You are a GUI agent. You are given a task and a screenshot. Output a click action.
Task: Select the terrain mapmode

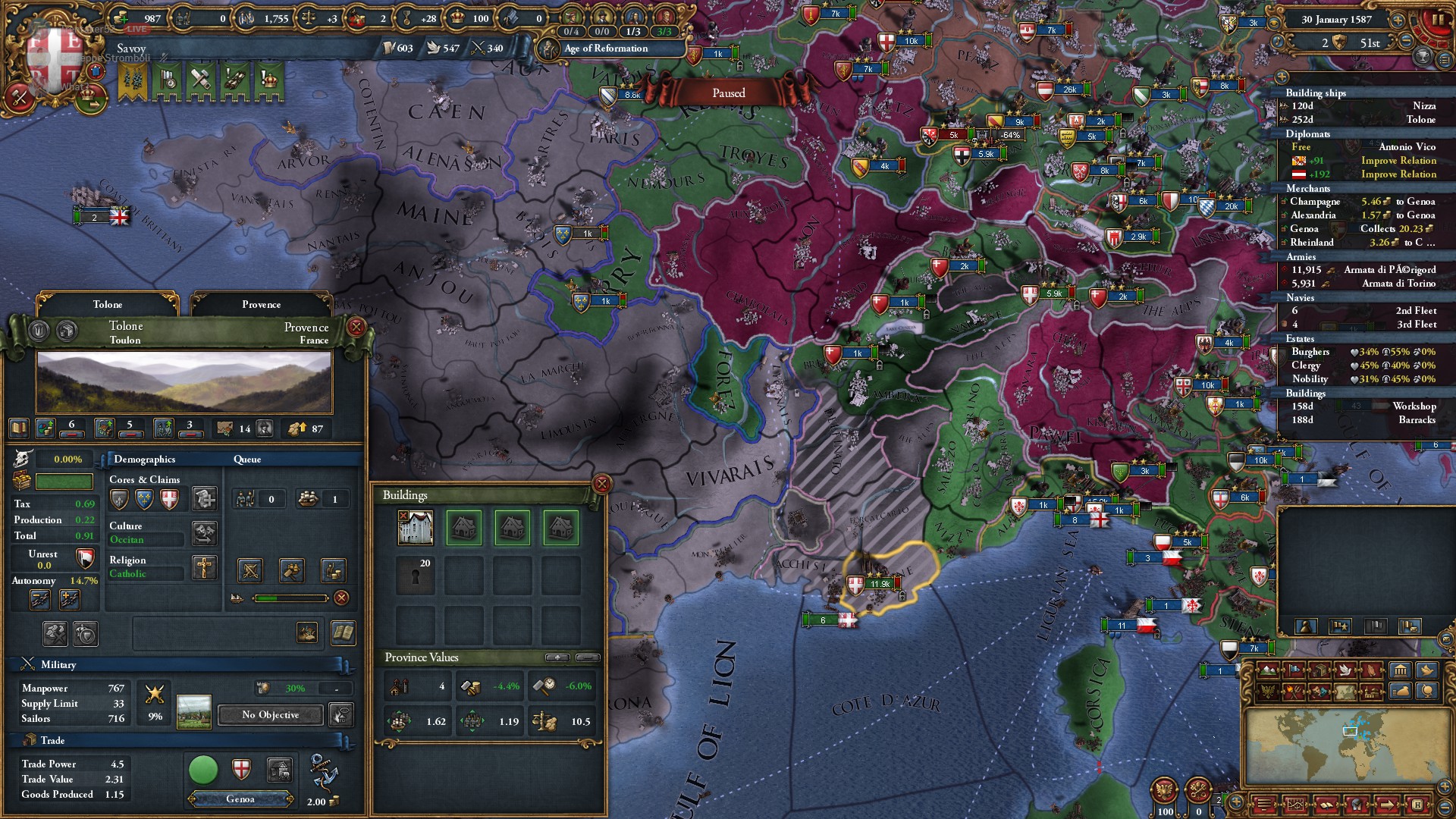click(1266, 670)
